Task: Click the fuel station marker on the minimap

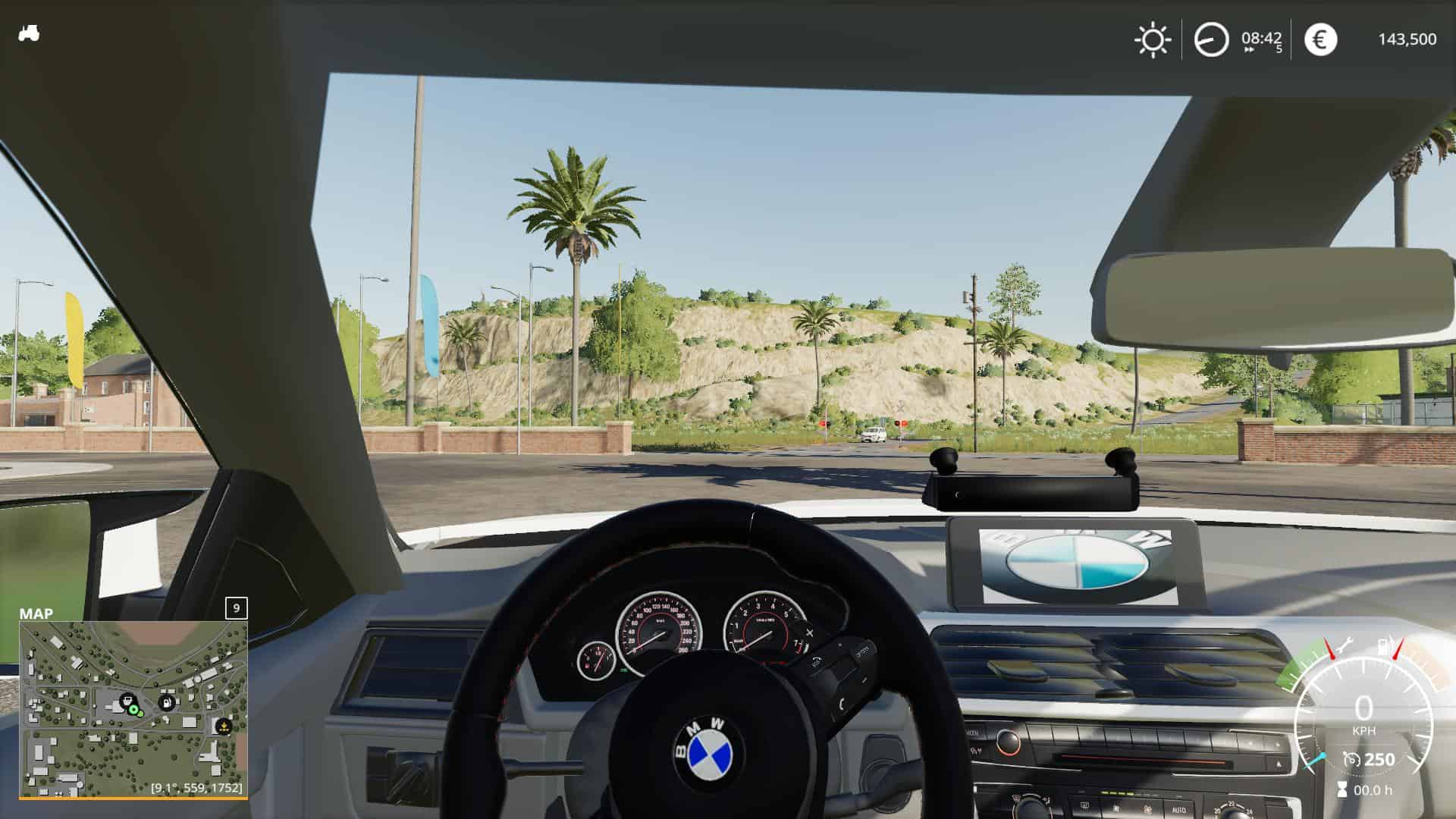Action: [x=166, y=702]
